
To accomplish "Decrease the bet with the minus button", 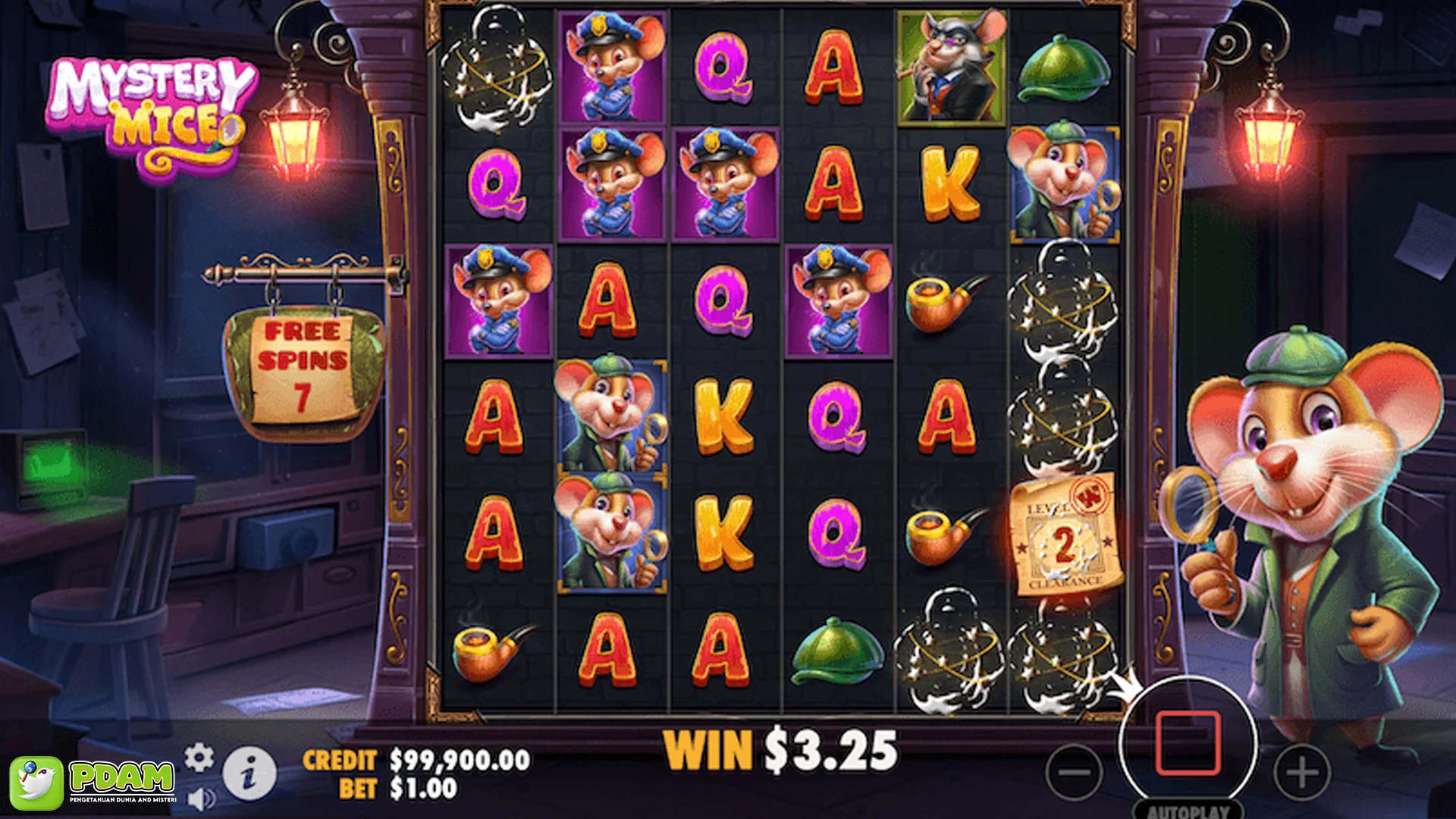I will (1074, 773).
